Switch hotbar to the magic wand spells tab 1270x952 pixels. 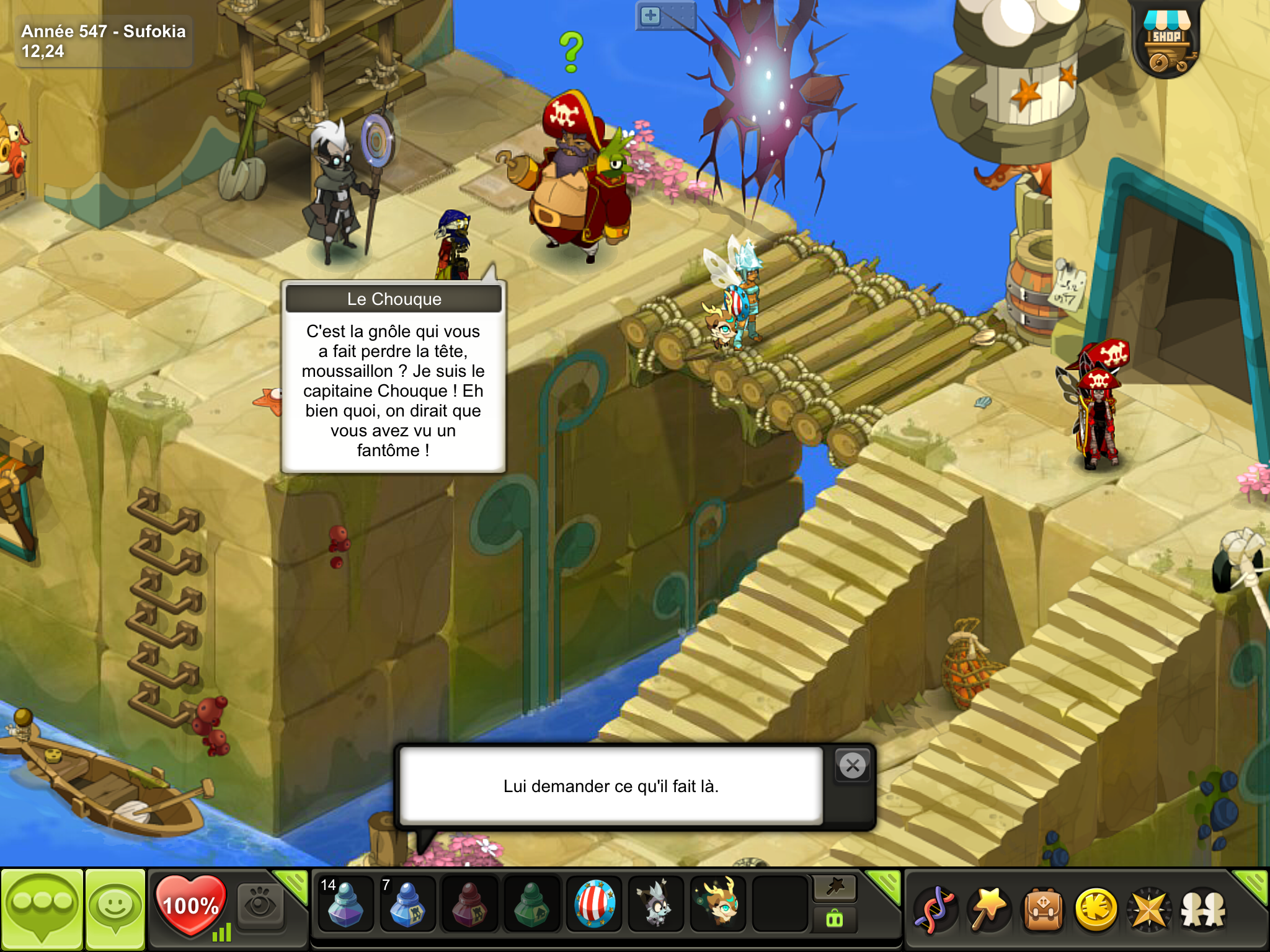835,888
